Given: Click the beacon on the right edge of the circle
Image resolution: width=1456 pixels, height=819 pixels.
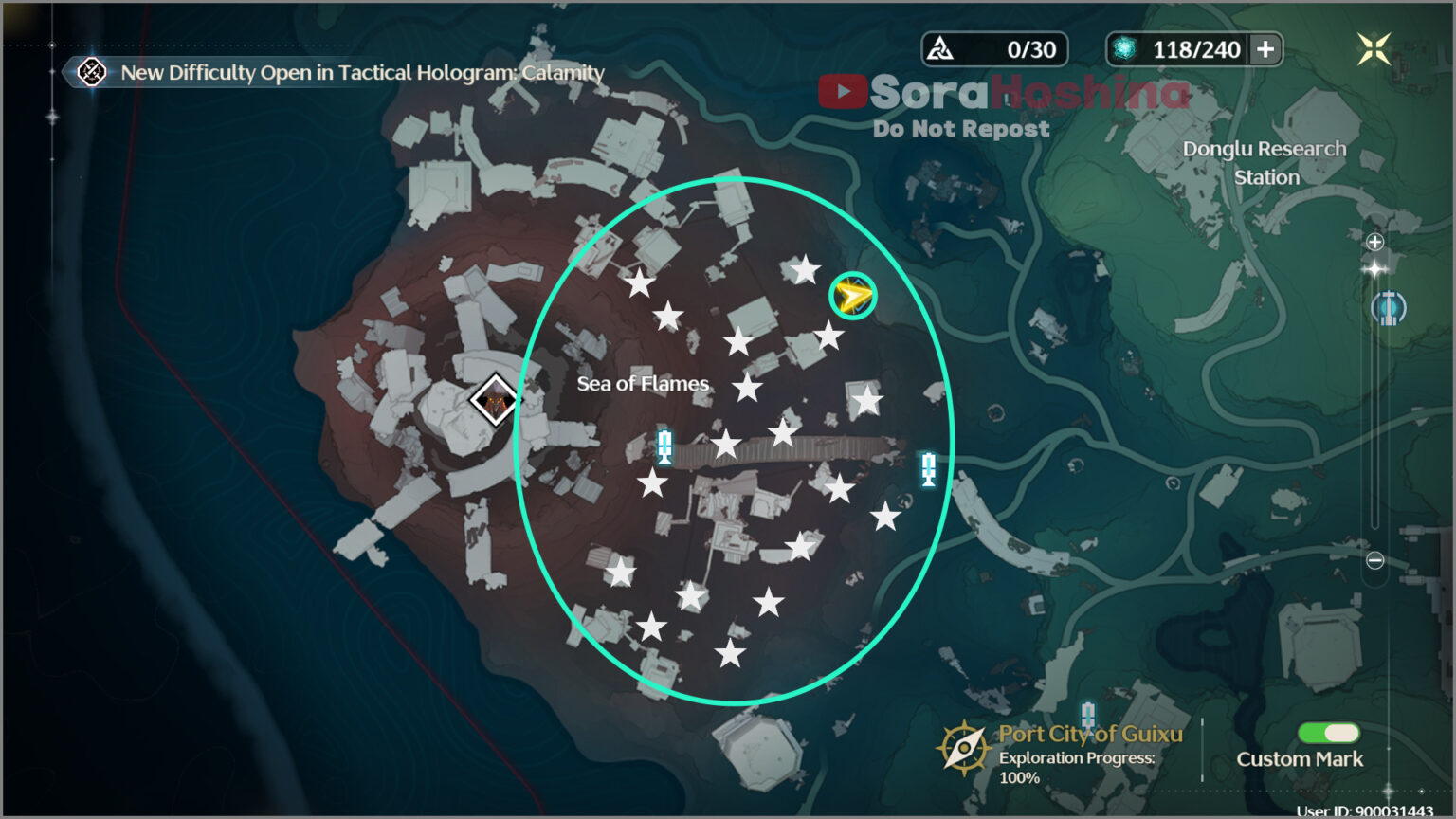Looking at the screenshot, I should [927, 470].
